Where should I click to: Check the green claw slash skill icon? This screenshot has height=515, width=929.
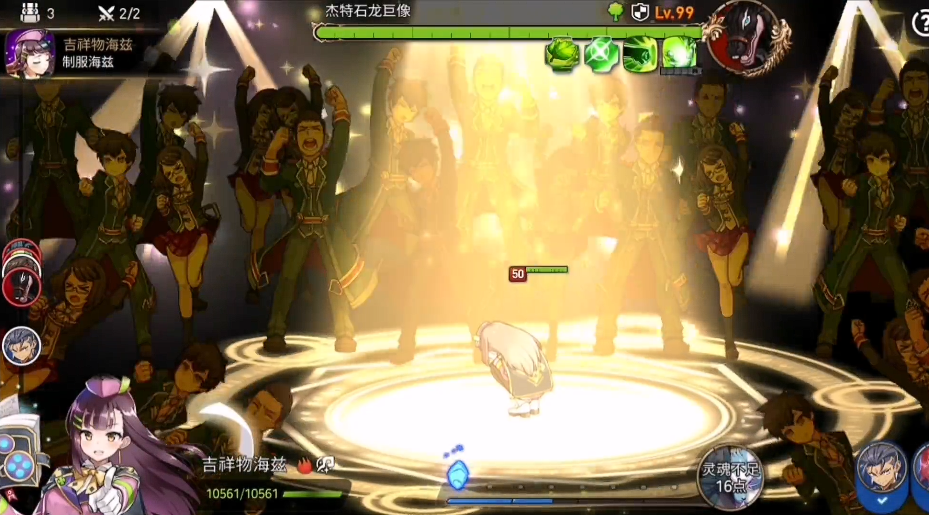[x=640, y=53]
